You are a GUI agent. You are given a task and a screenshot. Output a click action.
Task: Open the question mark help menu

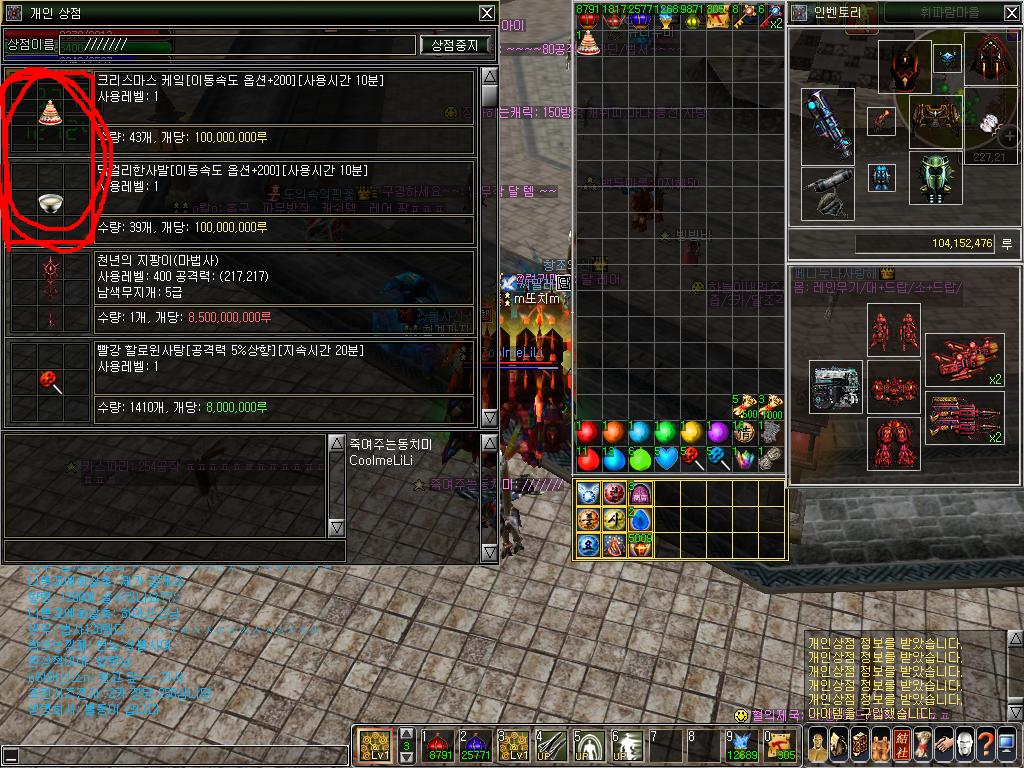click(985, 745)
